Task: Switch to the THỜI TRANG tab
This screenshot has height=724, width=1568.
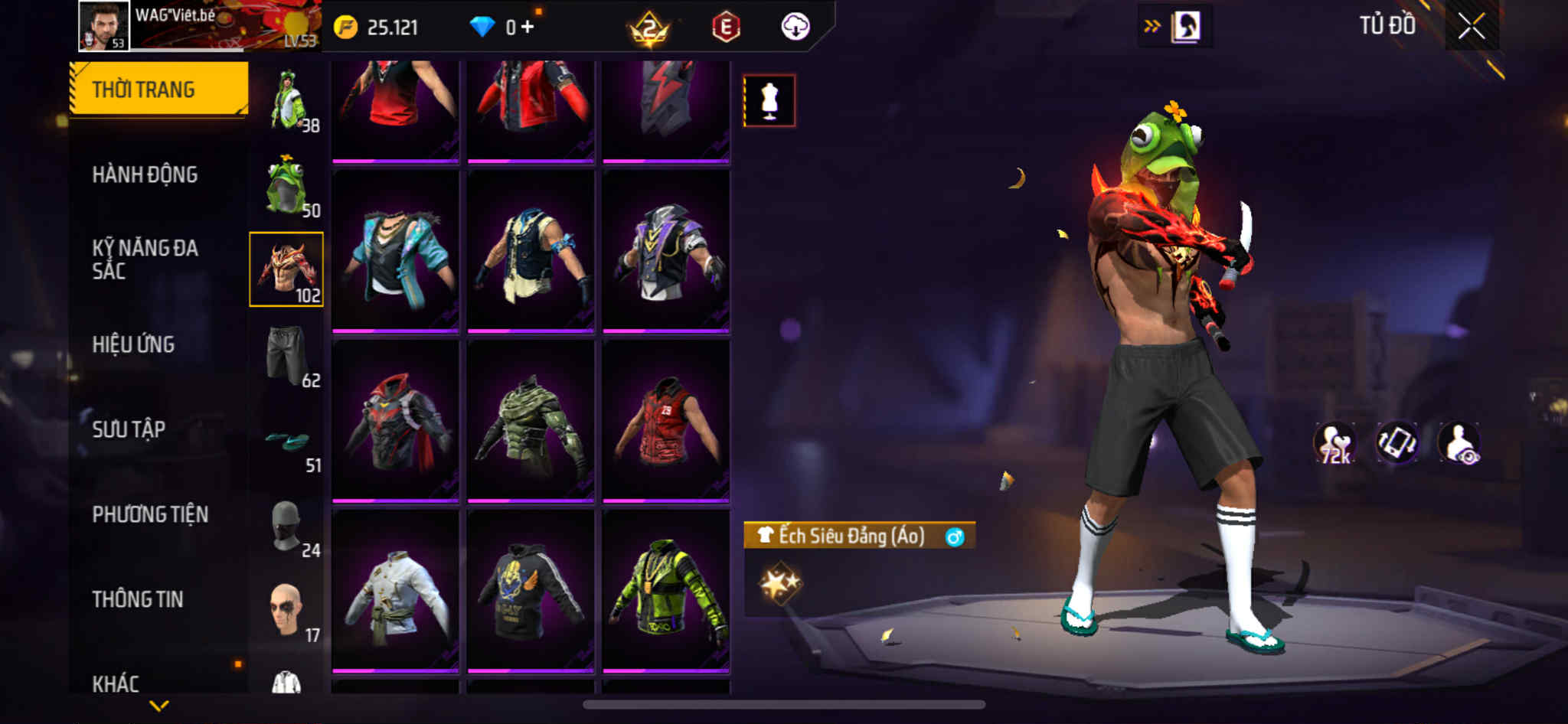Action: (158, 89)
